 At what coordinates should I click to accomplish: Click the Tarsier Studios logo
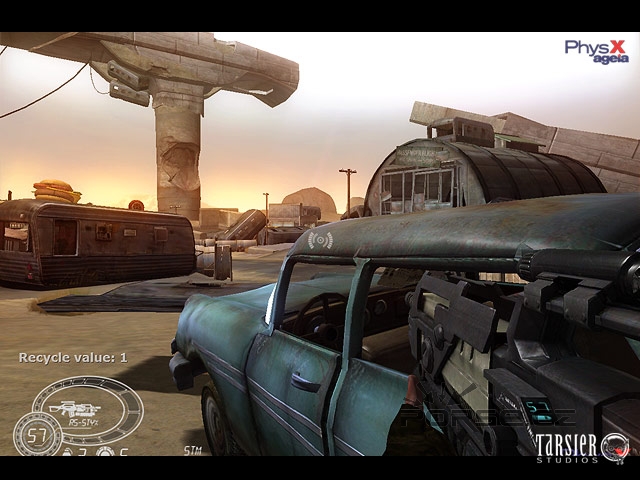coord(581,446)
